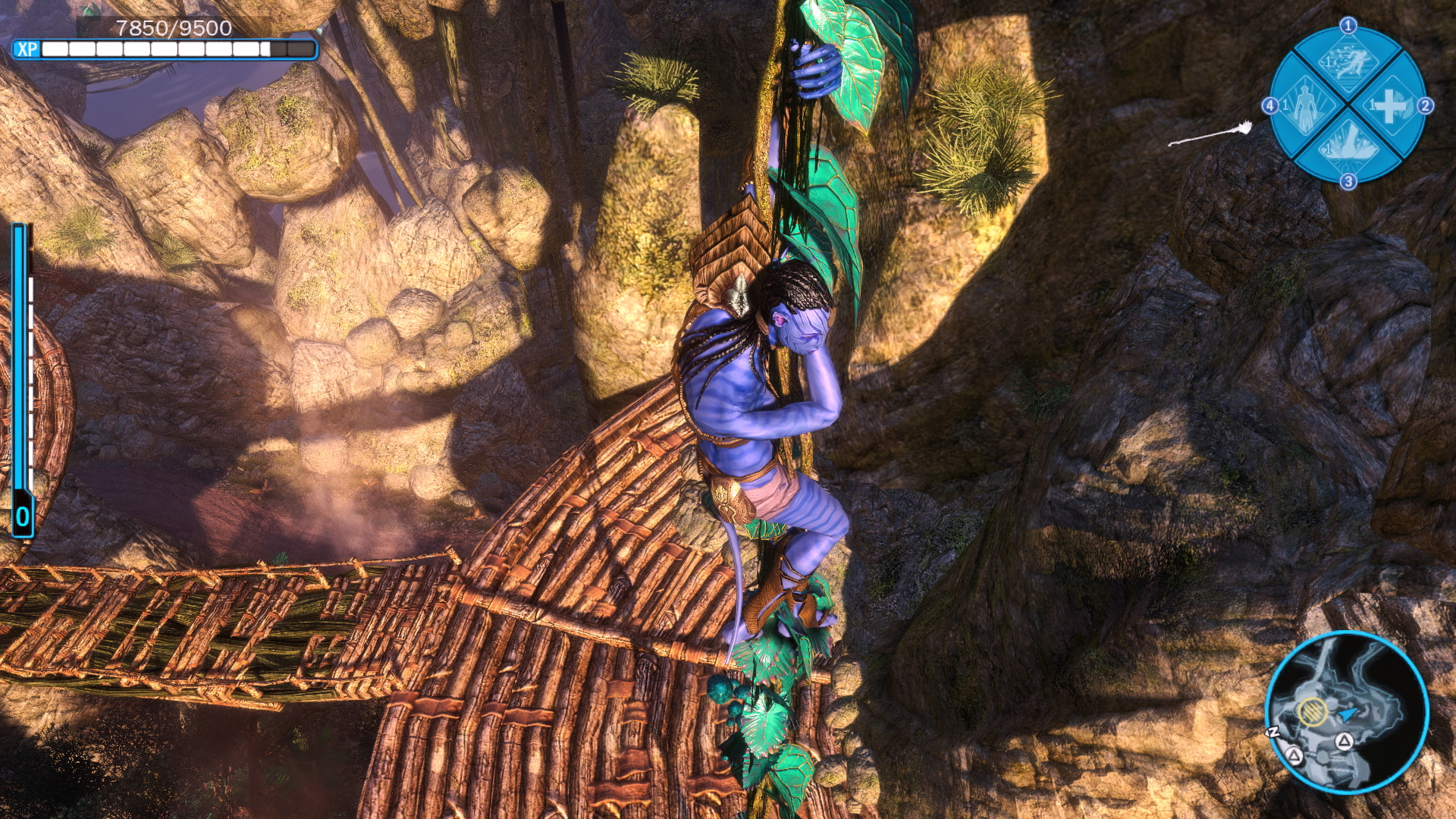Select the standing figure ability
1456x819 pixels.
[1304, 106]
